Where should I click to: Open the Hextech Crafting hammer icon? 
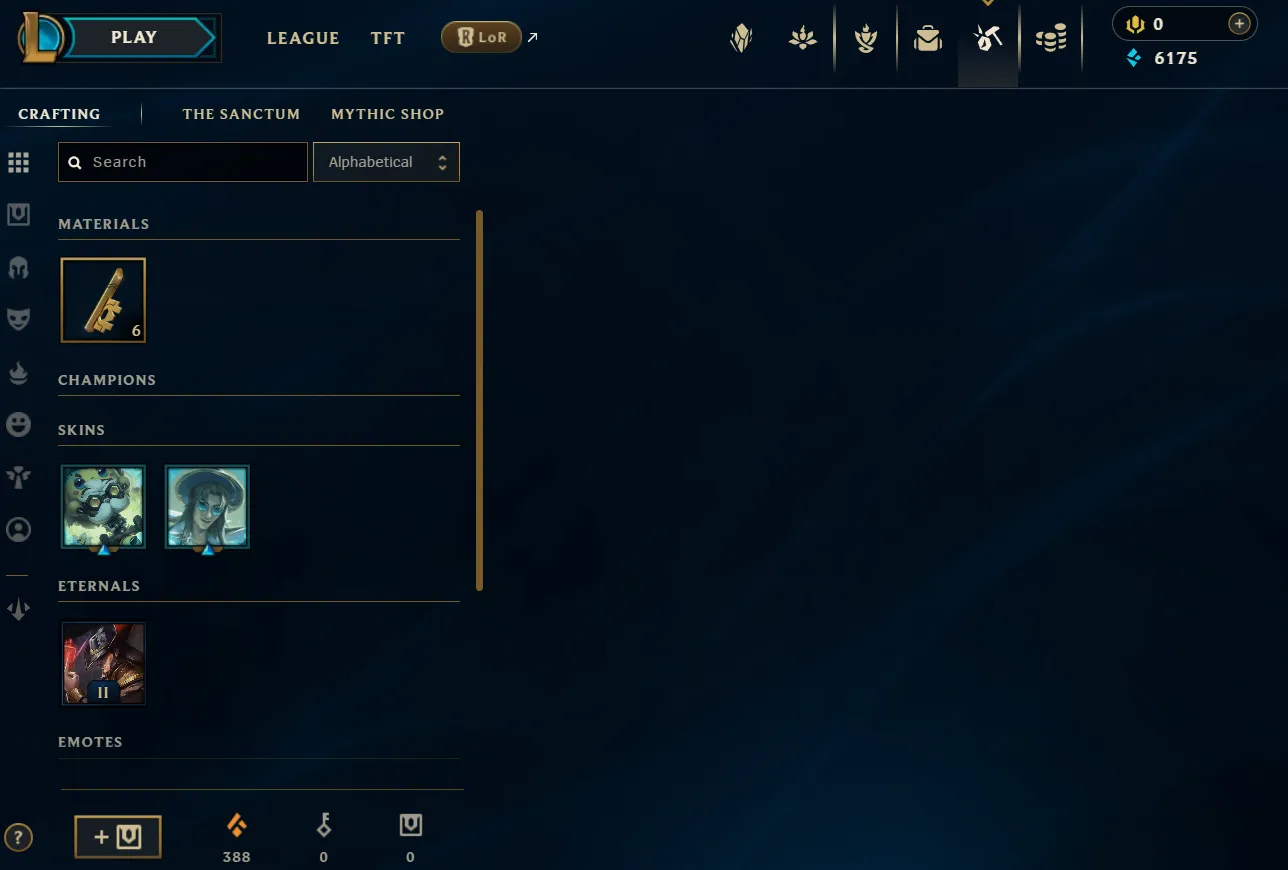click(987, 38)
